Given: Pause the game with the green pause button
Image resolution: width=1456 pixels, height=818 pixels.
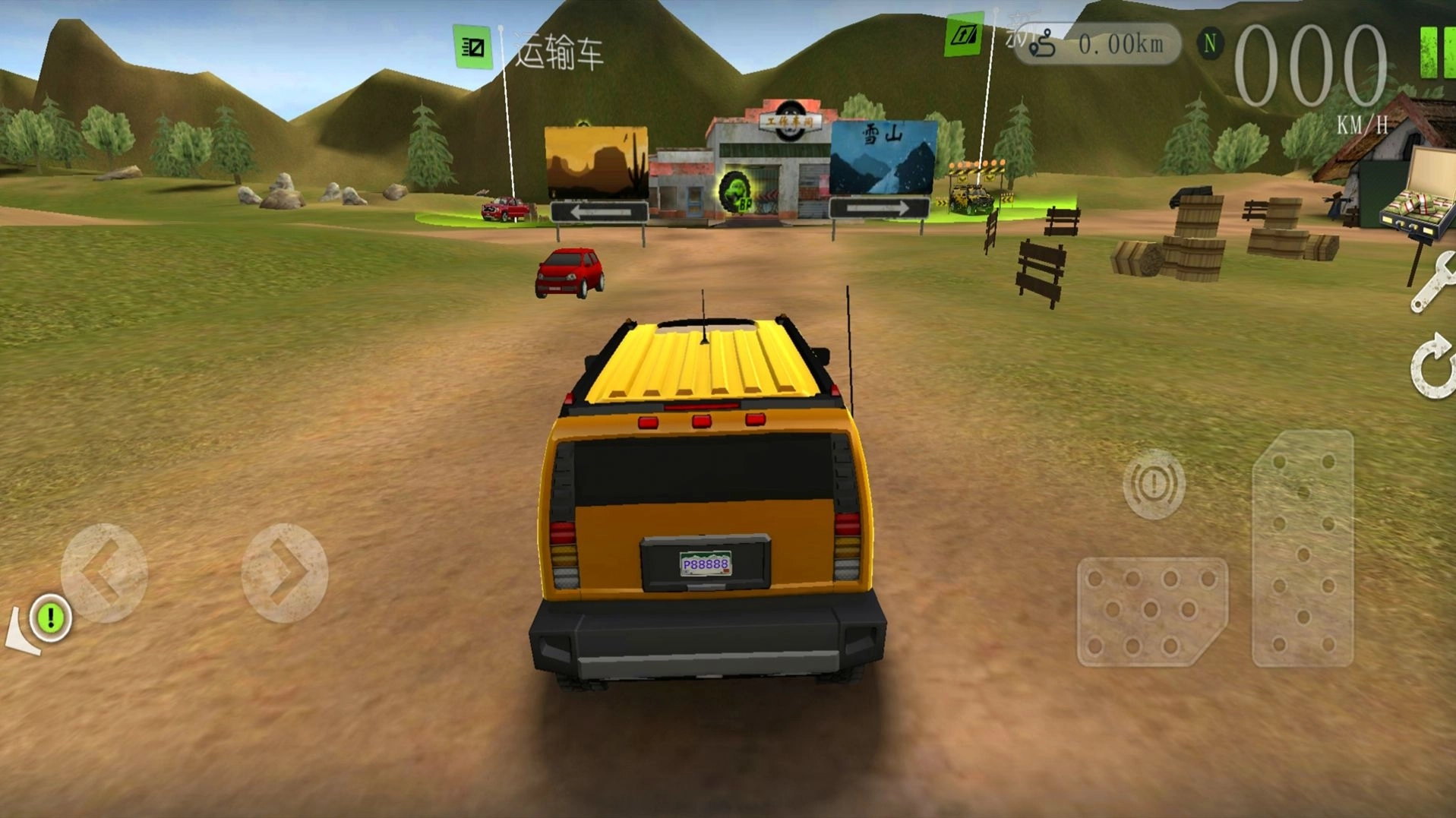Looking at the screenshot, I should 1436,52.
